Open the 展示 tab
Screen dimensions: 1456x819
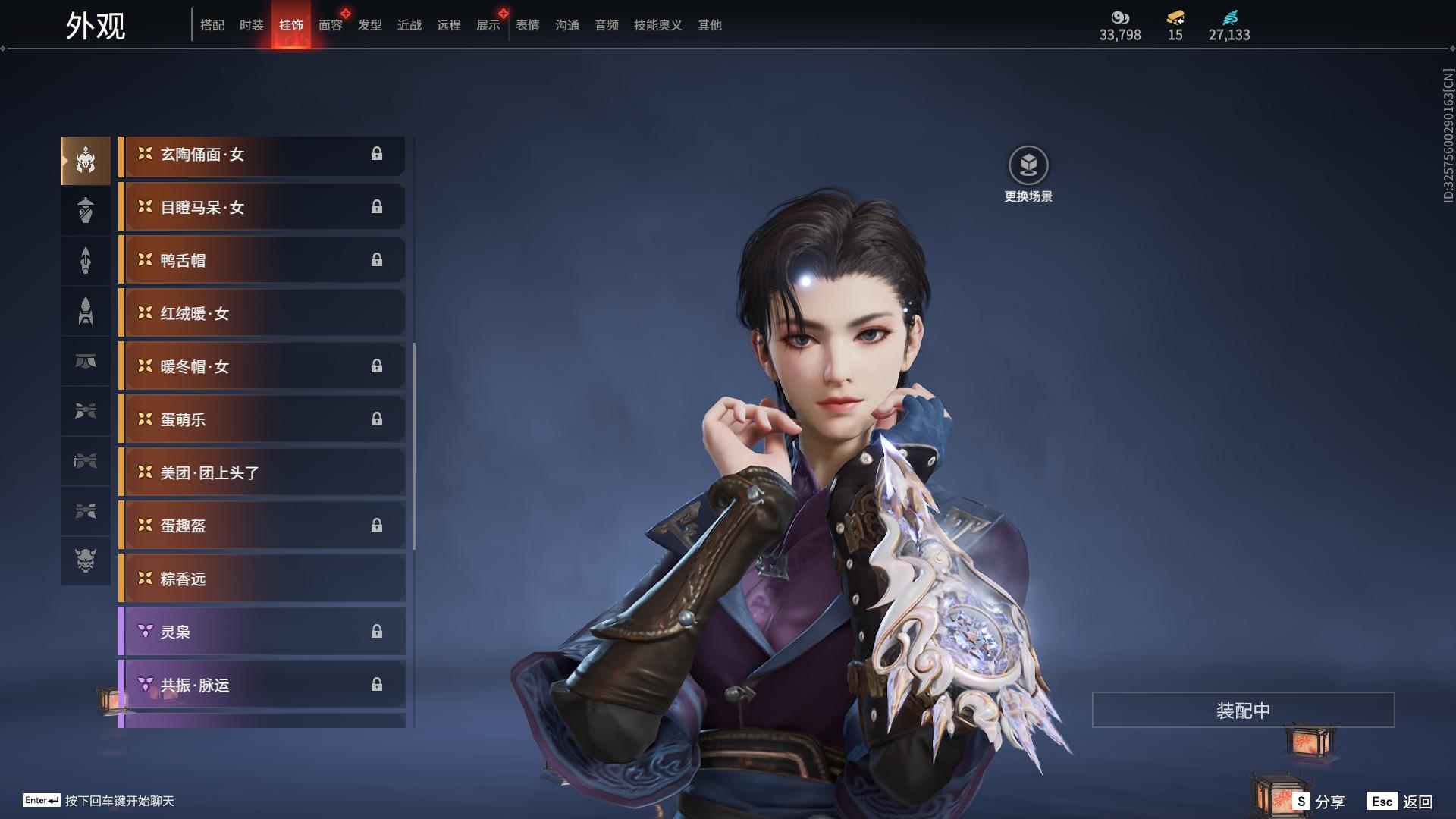tap(488, 25)
